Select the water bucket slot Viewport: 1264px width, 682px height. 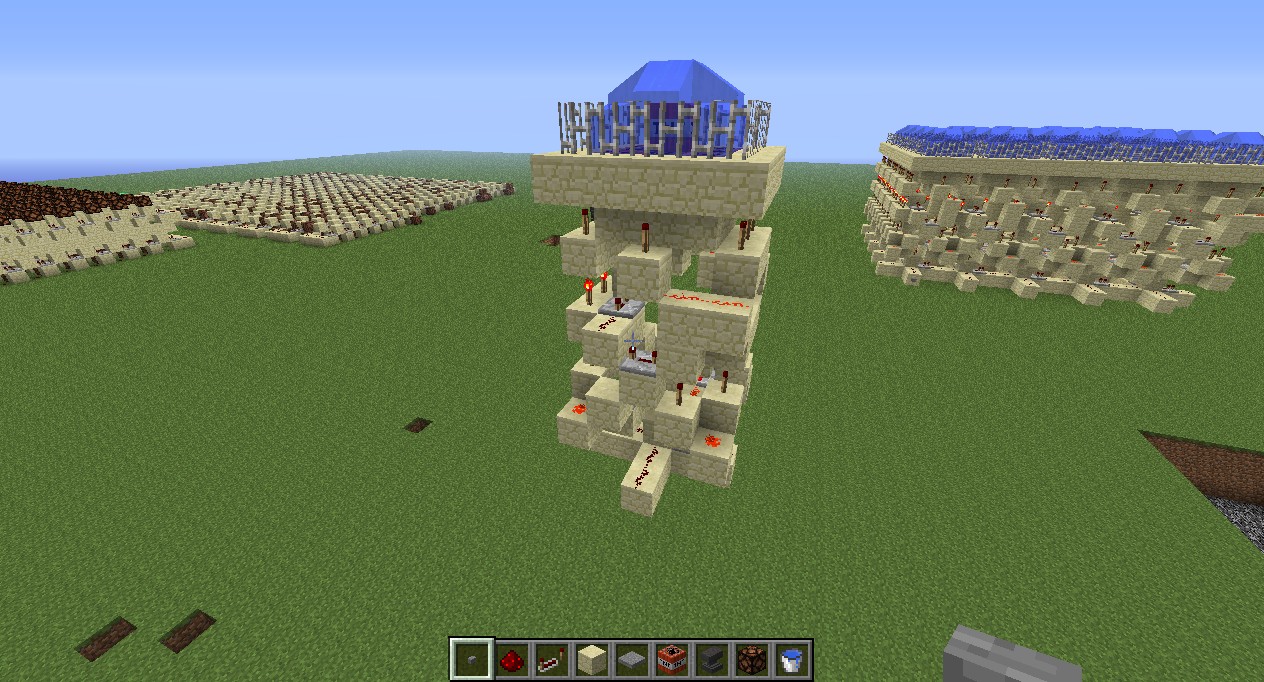[x=791, y=660]
